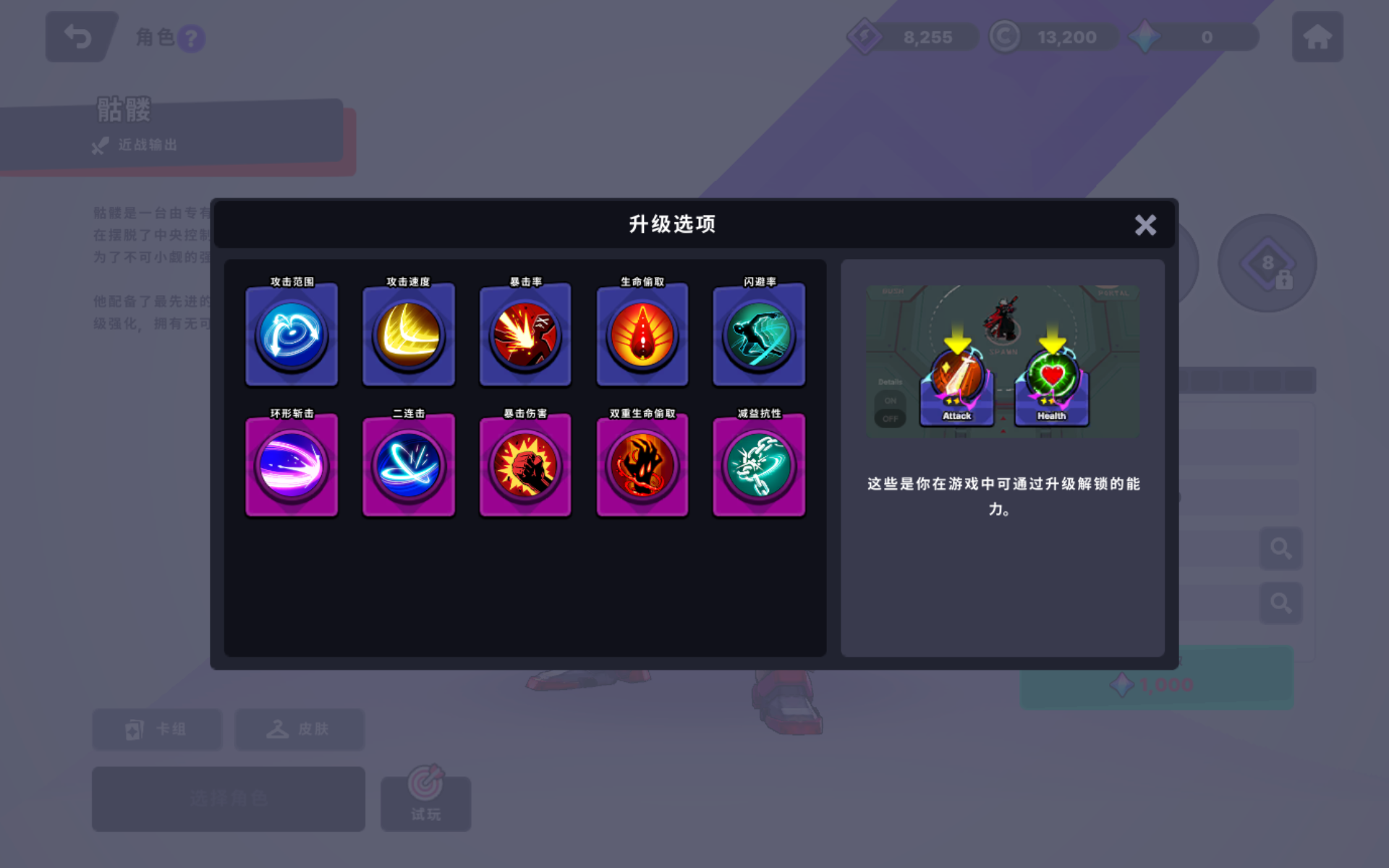Expand the 暴击伤害 upgrade details
Viewport: 1389px width, 868px height.
coord(525,465)
